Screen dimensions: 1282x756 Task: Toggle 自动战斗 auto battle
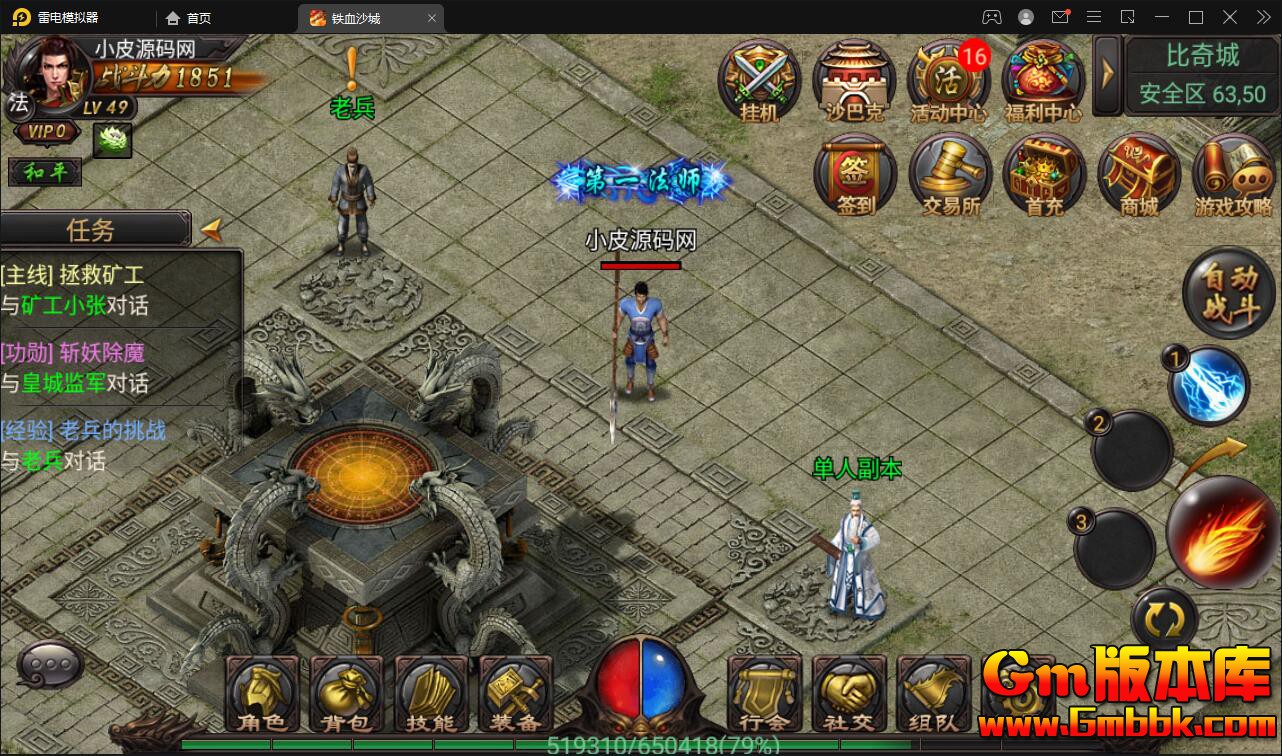(x=1229, y=293)
